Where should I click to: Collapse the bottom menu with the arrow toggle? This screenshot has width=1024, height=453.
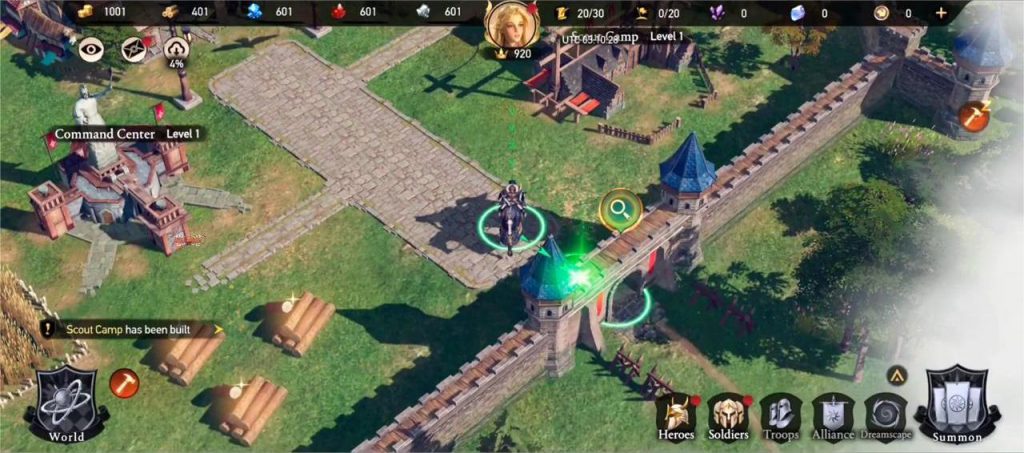(896, 375)
